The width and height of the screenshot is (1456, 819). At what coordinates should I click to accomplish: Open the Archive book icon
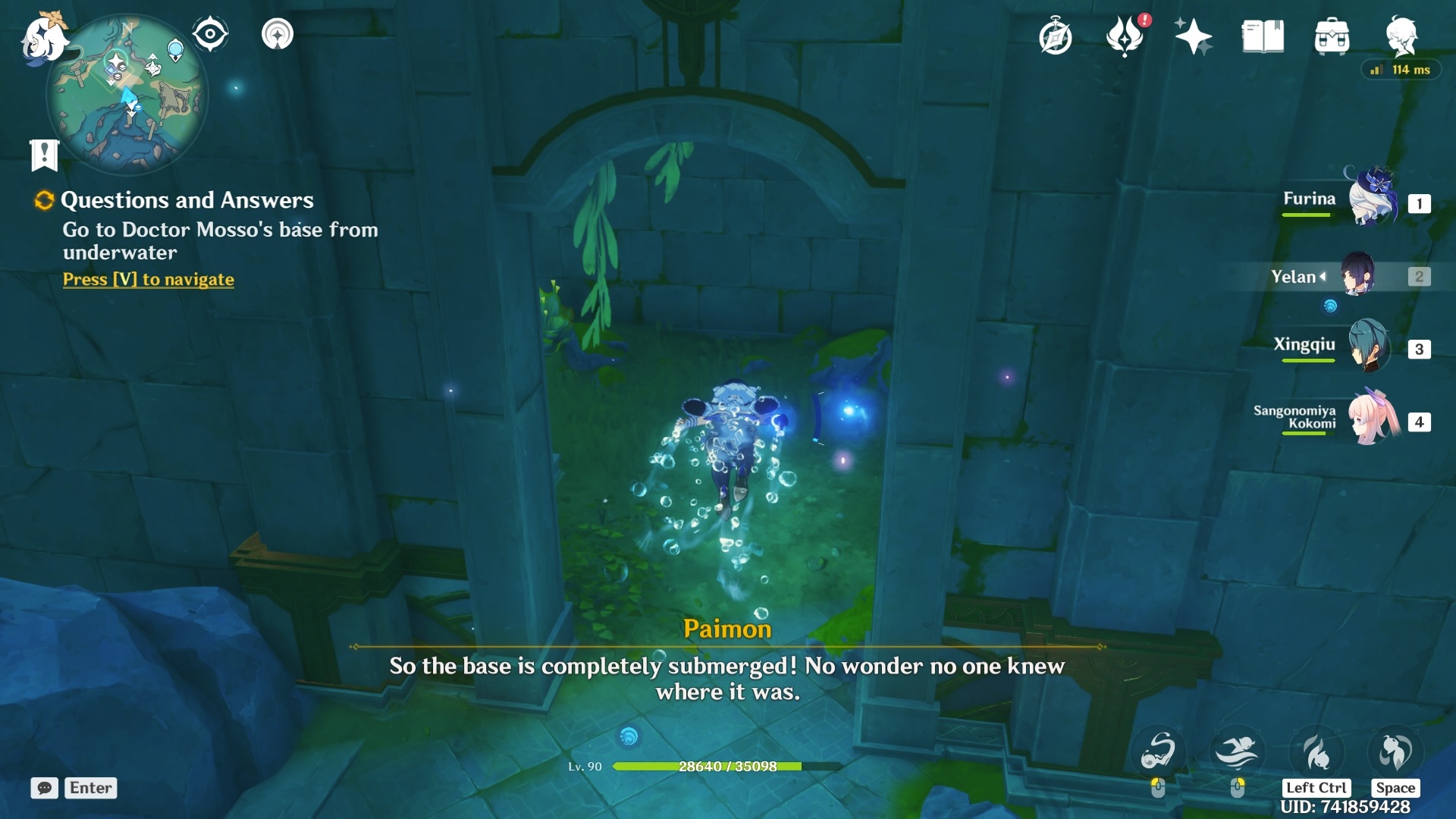[1260, 35]
